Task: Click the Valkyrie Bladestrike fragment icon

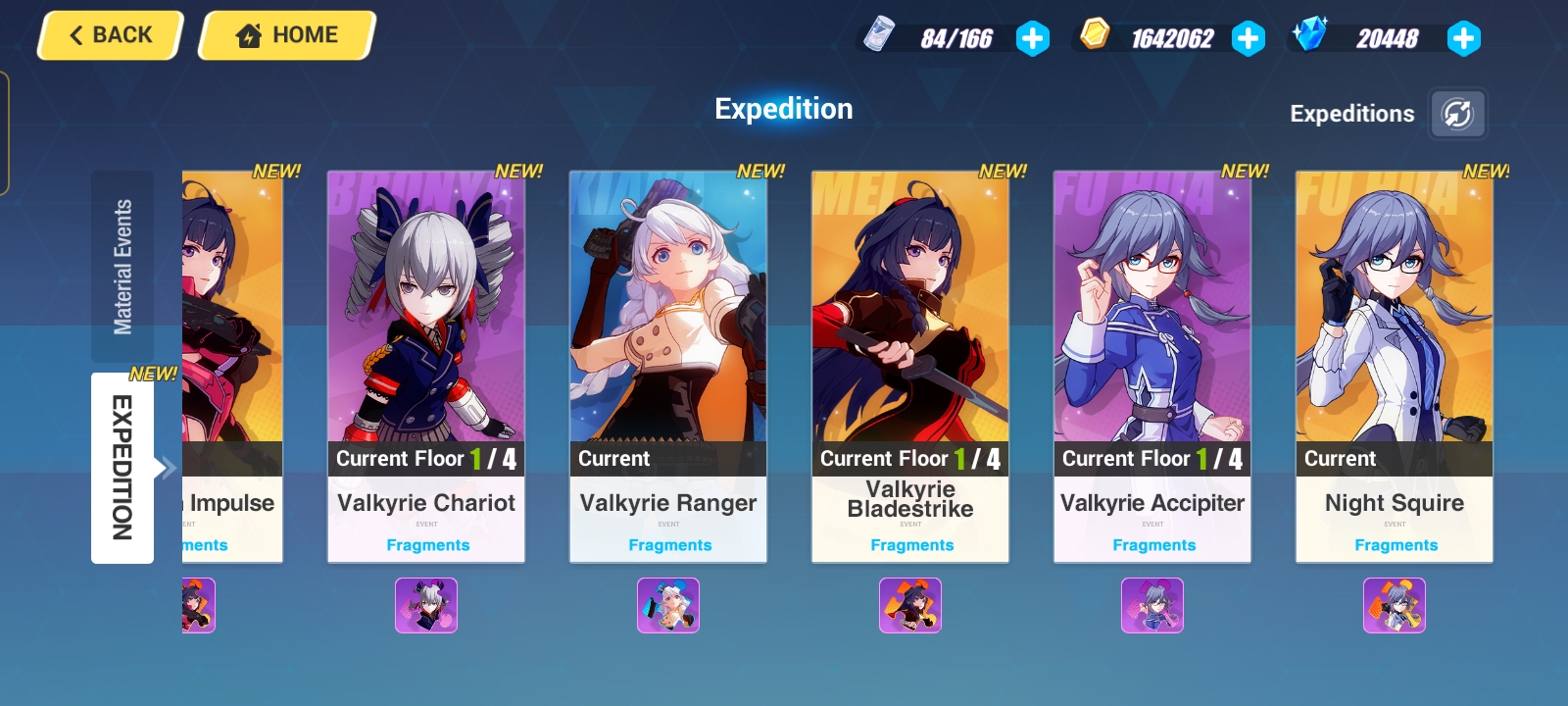Action: point(909,606)
